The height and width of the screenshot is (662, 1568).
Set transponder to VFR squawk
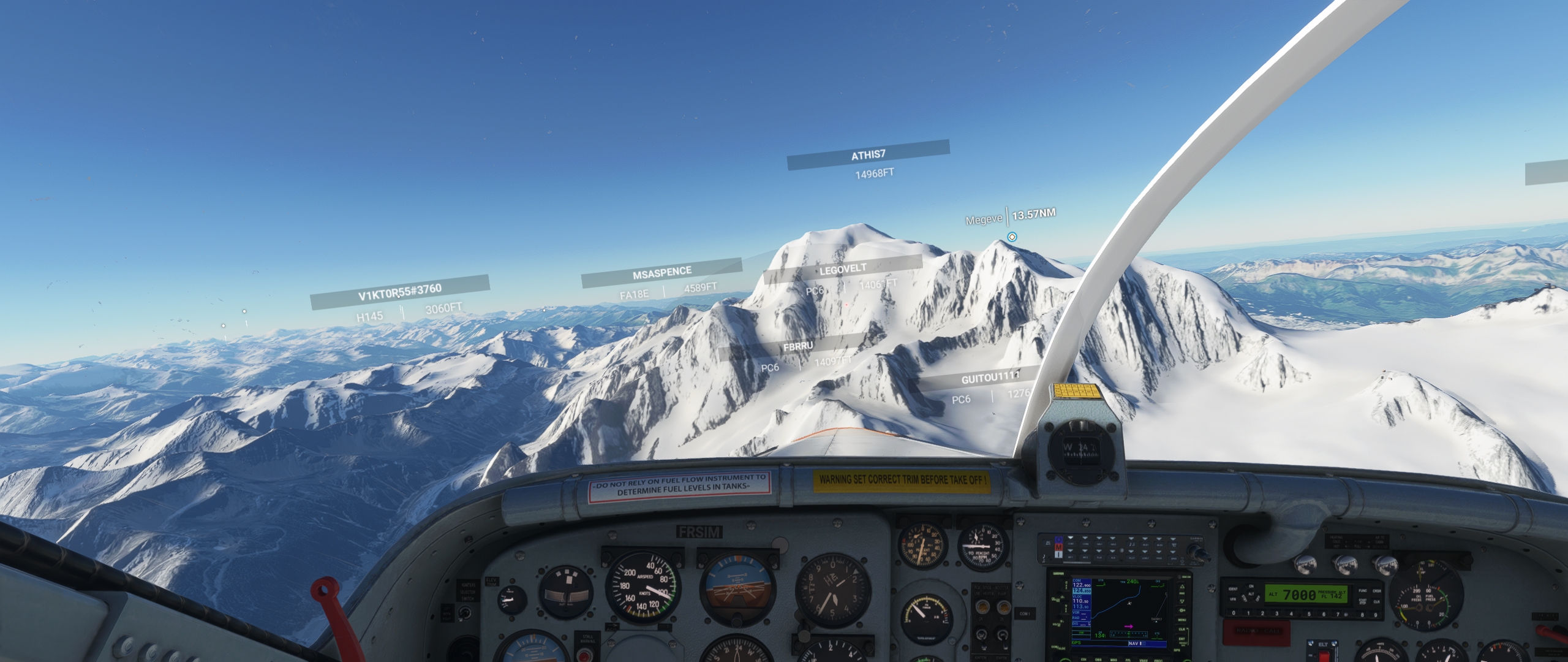1234,599
